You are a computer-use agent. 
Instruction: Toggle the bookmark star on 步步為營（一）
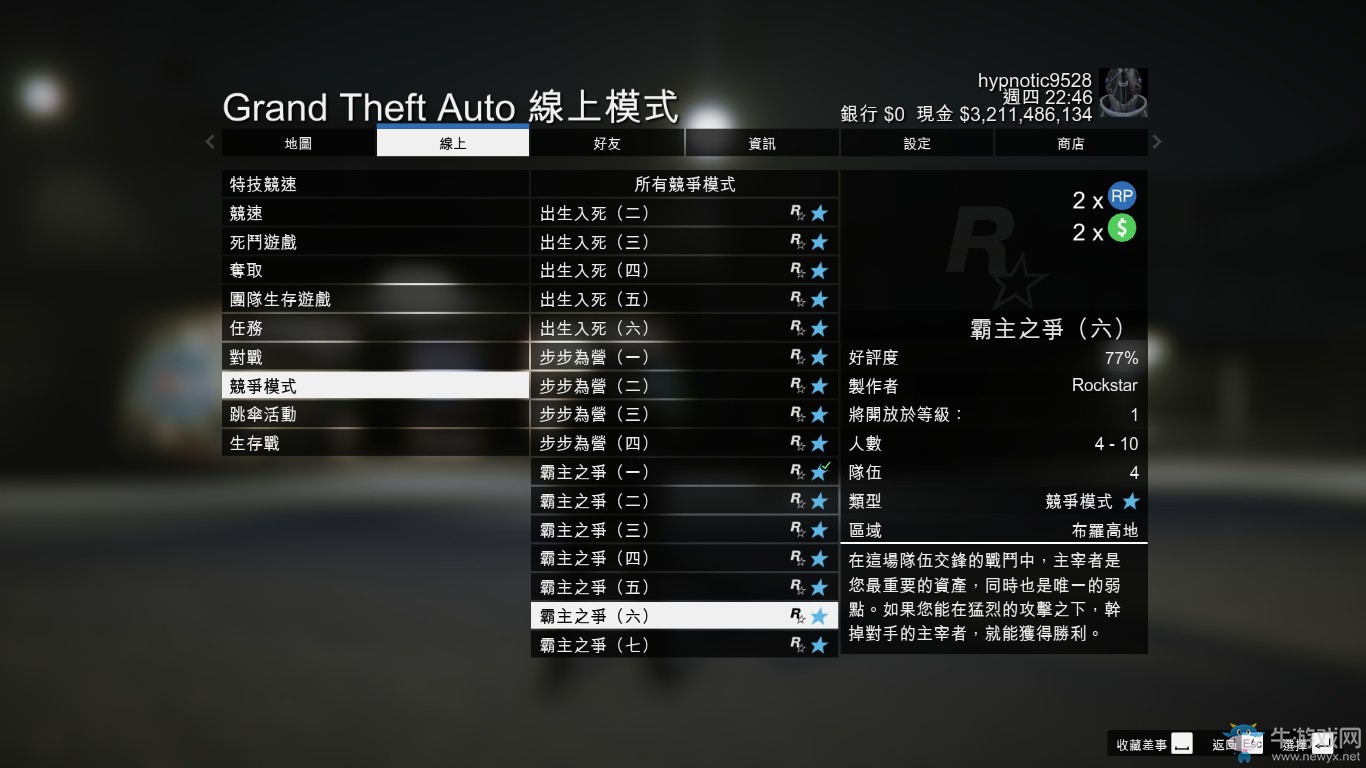821,356
